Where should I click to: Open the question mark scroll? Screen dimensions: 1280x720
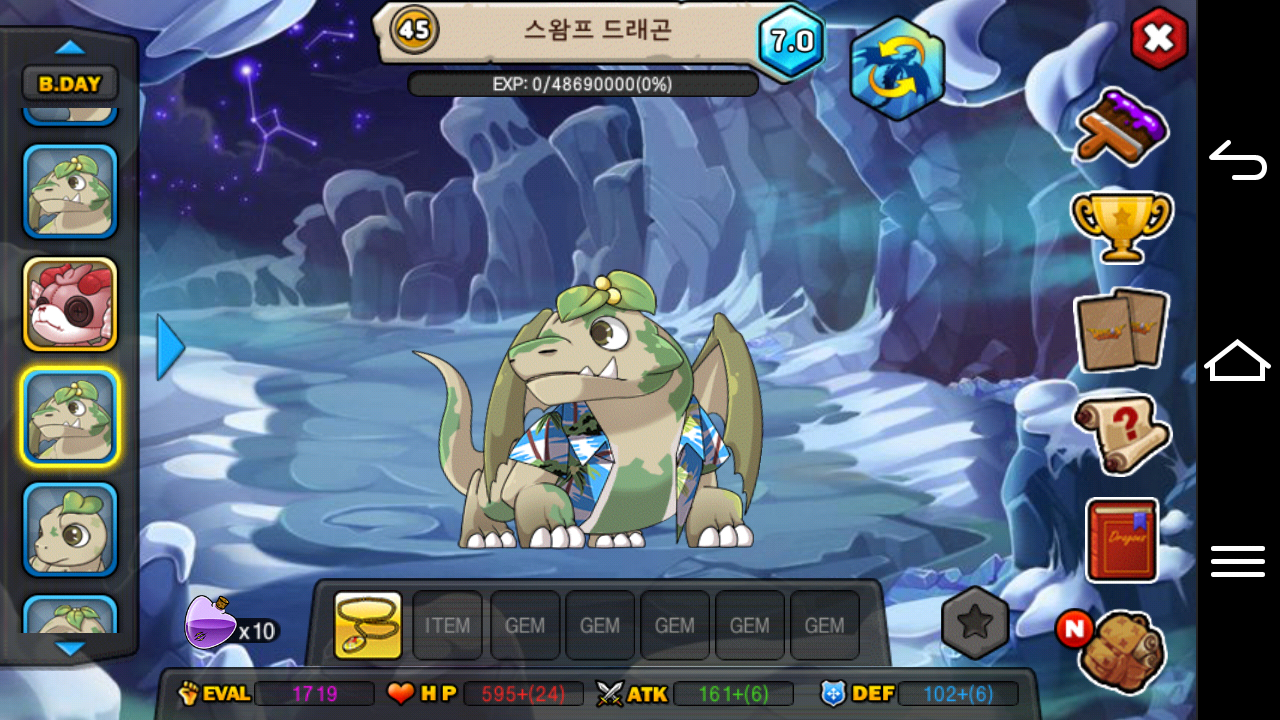coord(1121,433)
